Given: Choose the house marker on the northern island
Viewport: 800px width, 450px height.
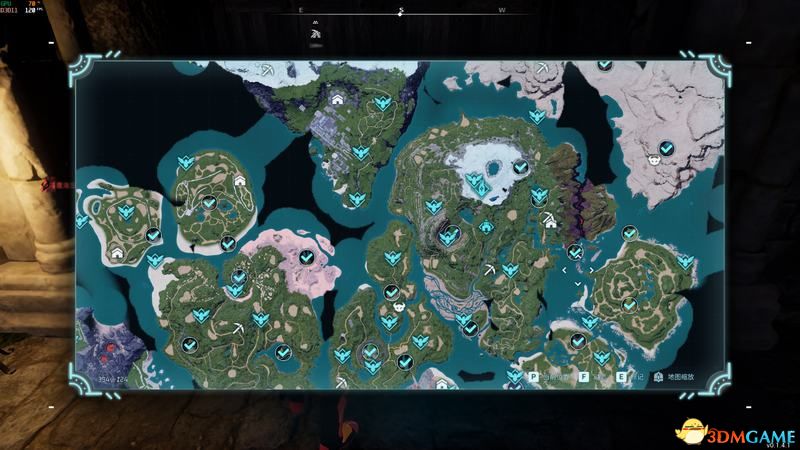Looking at the screenshot, I should pyautogui.click(x=337, y=99).
